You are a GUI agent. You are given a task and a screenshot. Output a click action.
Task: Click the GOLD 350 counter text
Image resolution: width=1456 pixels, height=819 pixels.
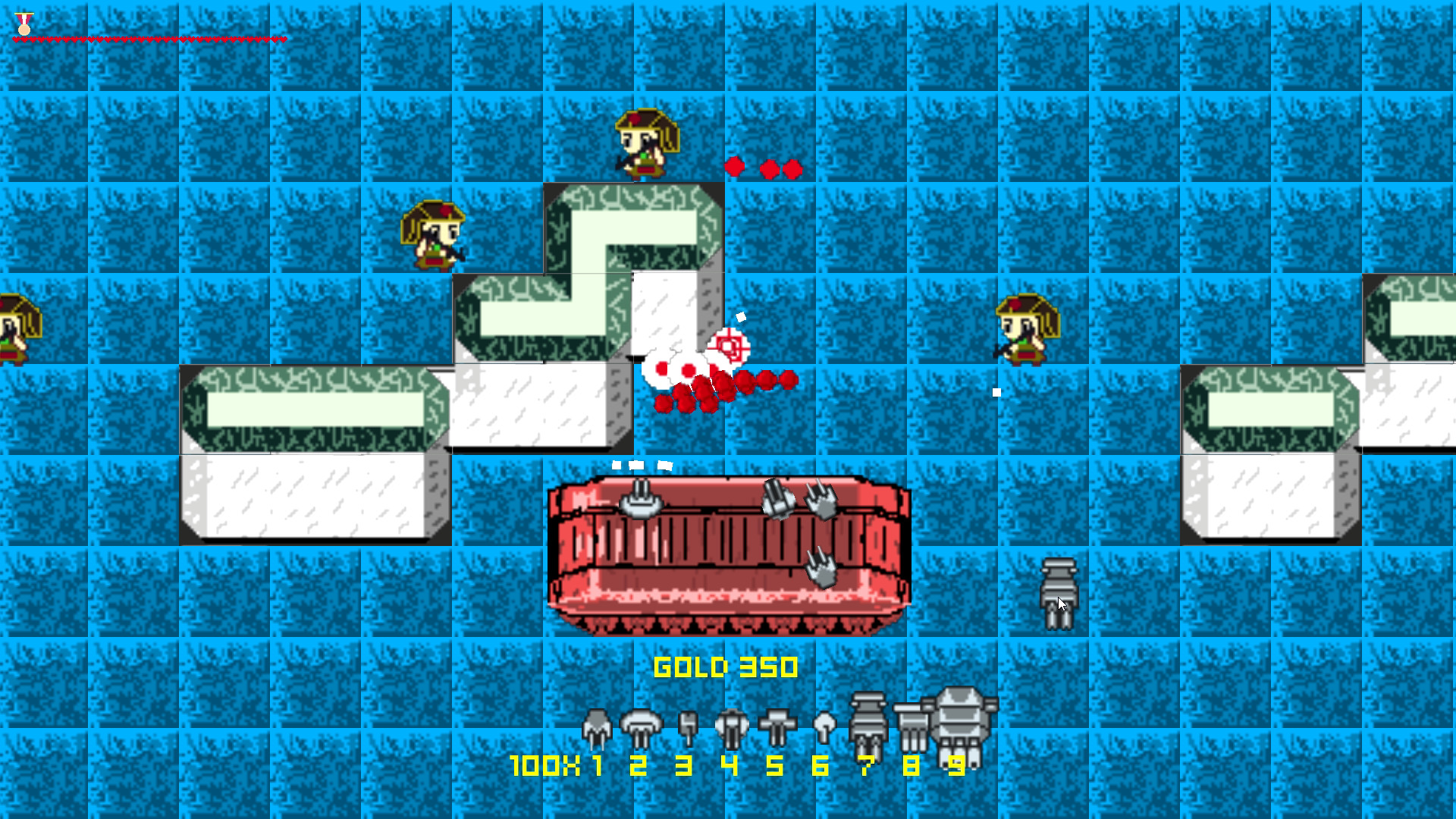coord(725,666)
